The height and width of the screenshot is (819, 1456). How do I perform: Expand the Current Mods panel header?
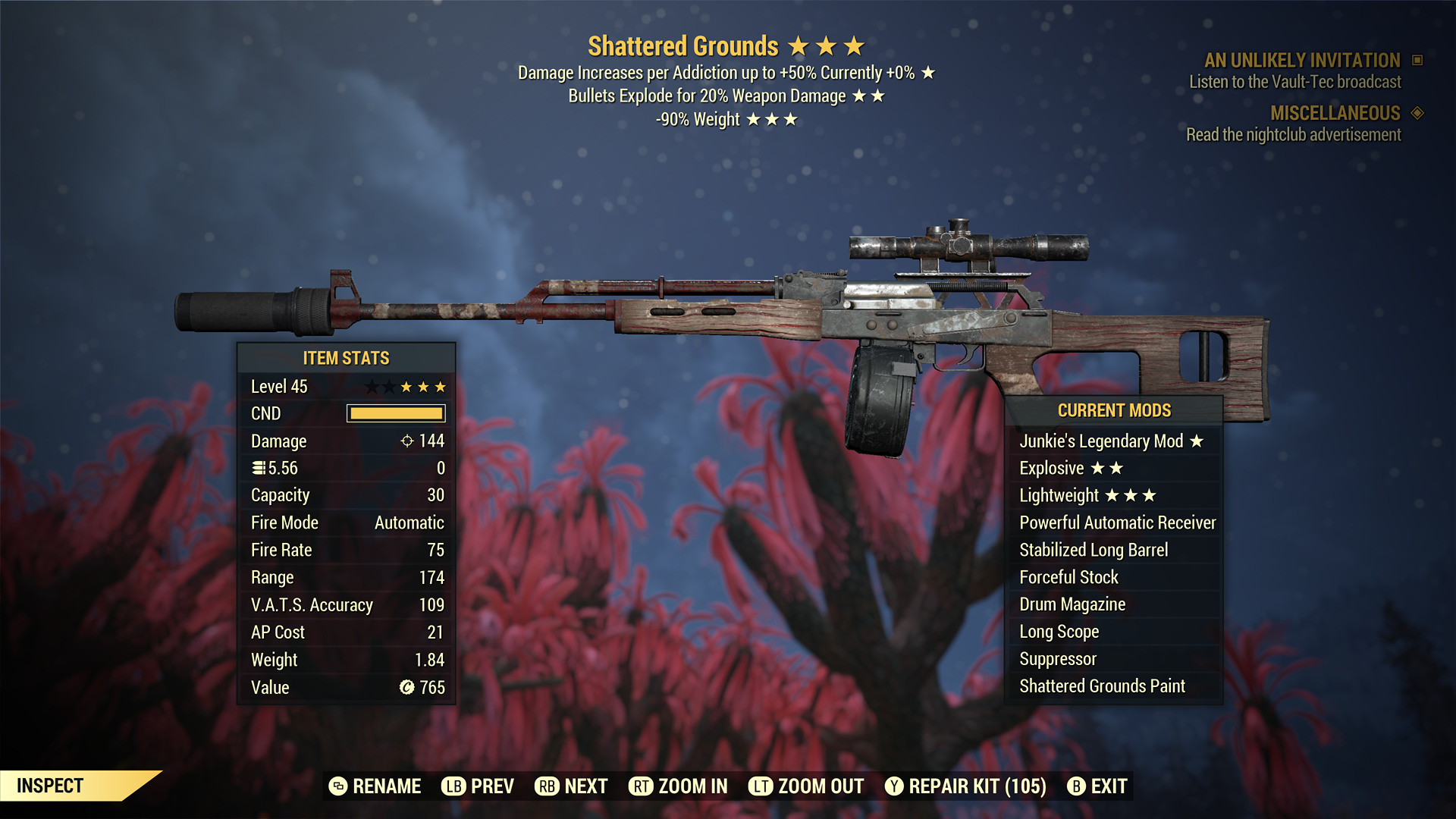pyautogui.click(x=1114, y=410)
